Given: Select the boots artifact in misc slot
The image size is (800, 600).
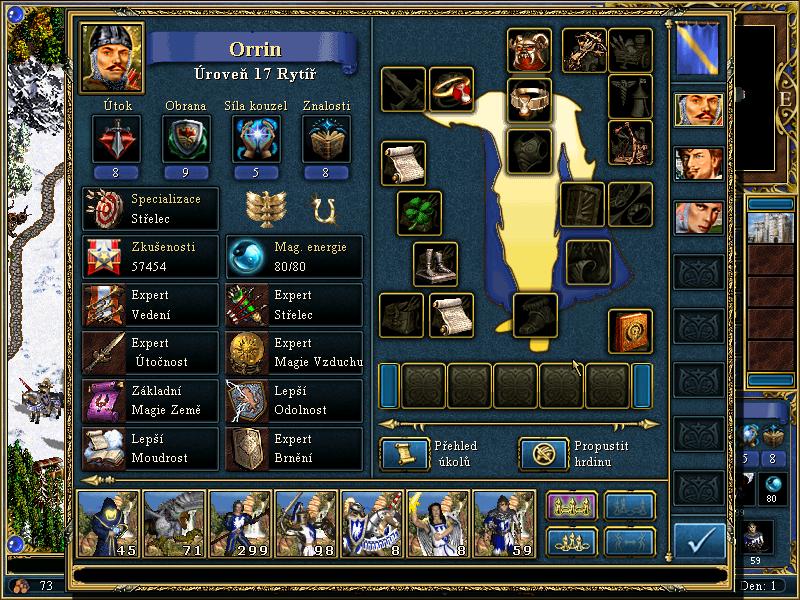Looking at the screenshot, I should pyautogui.click(x=436, y=264).
